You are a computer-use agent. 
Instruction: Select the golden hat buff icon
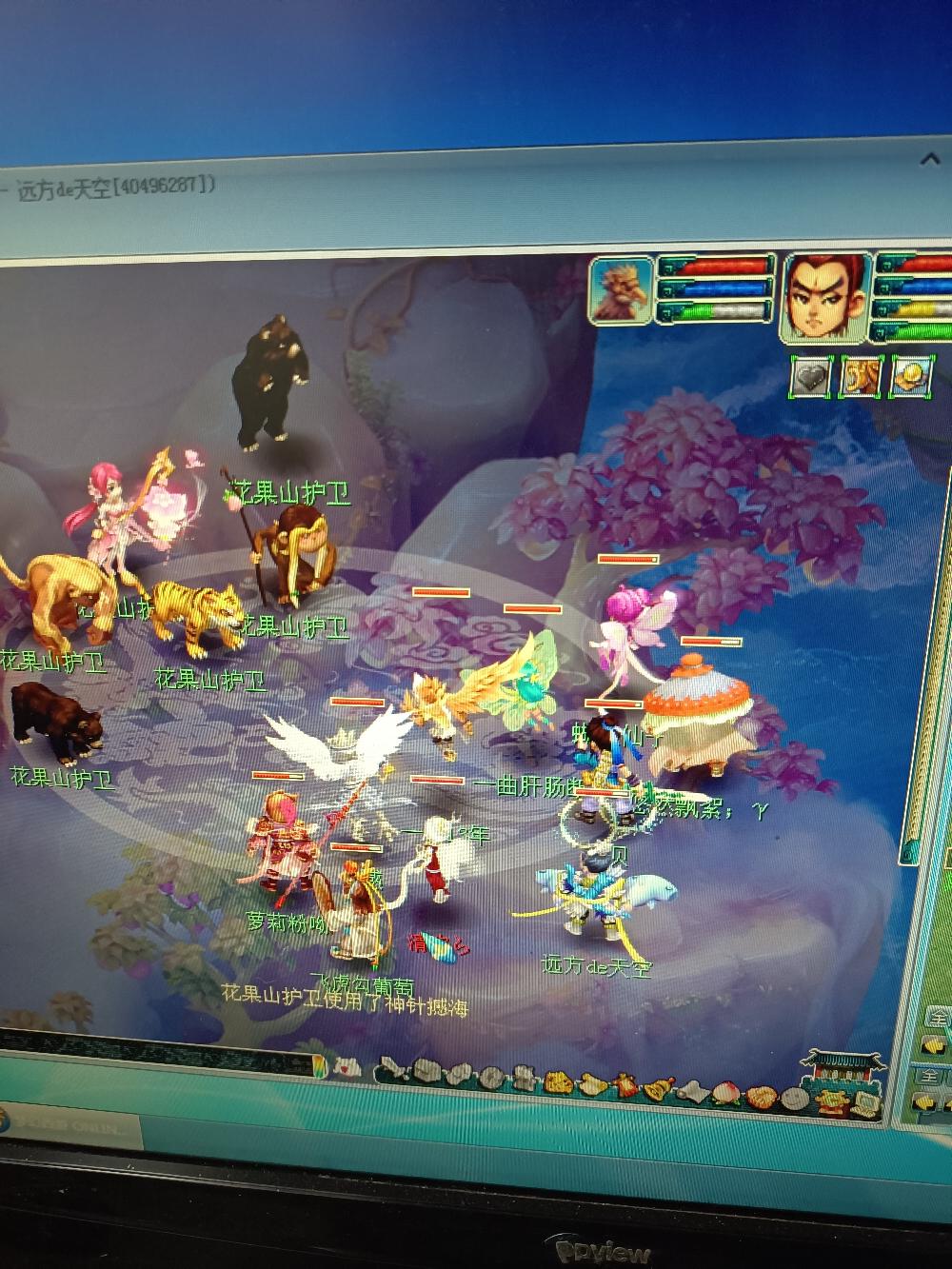[912, 376]
